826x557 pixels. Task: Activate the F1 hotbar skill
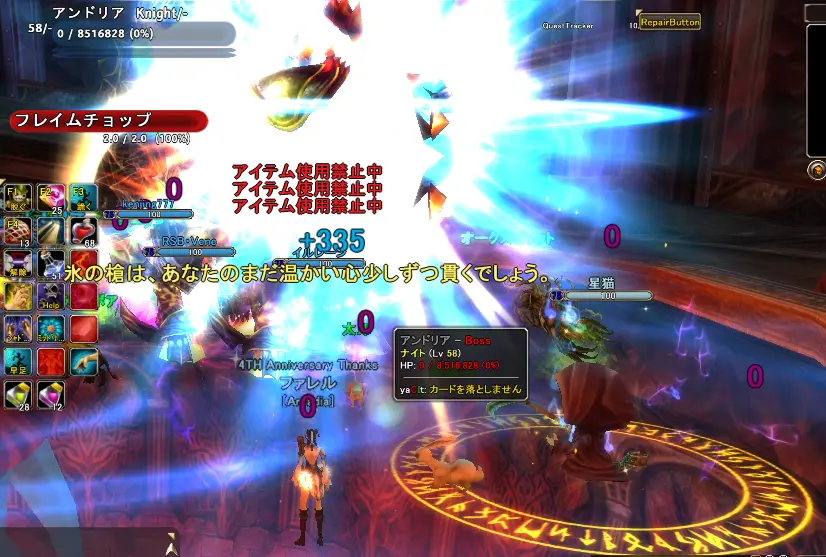(19, 199)
